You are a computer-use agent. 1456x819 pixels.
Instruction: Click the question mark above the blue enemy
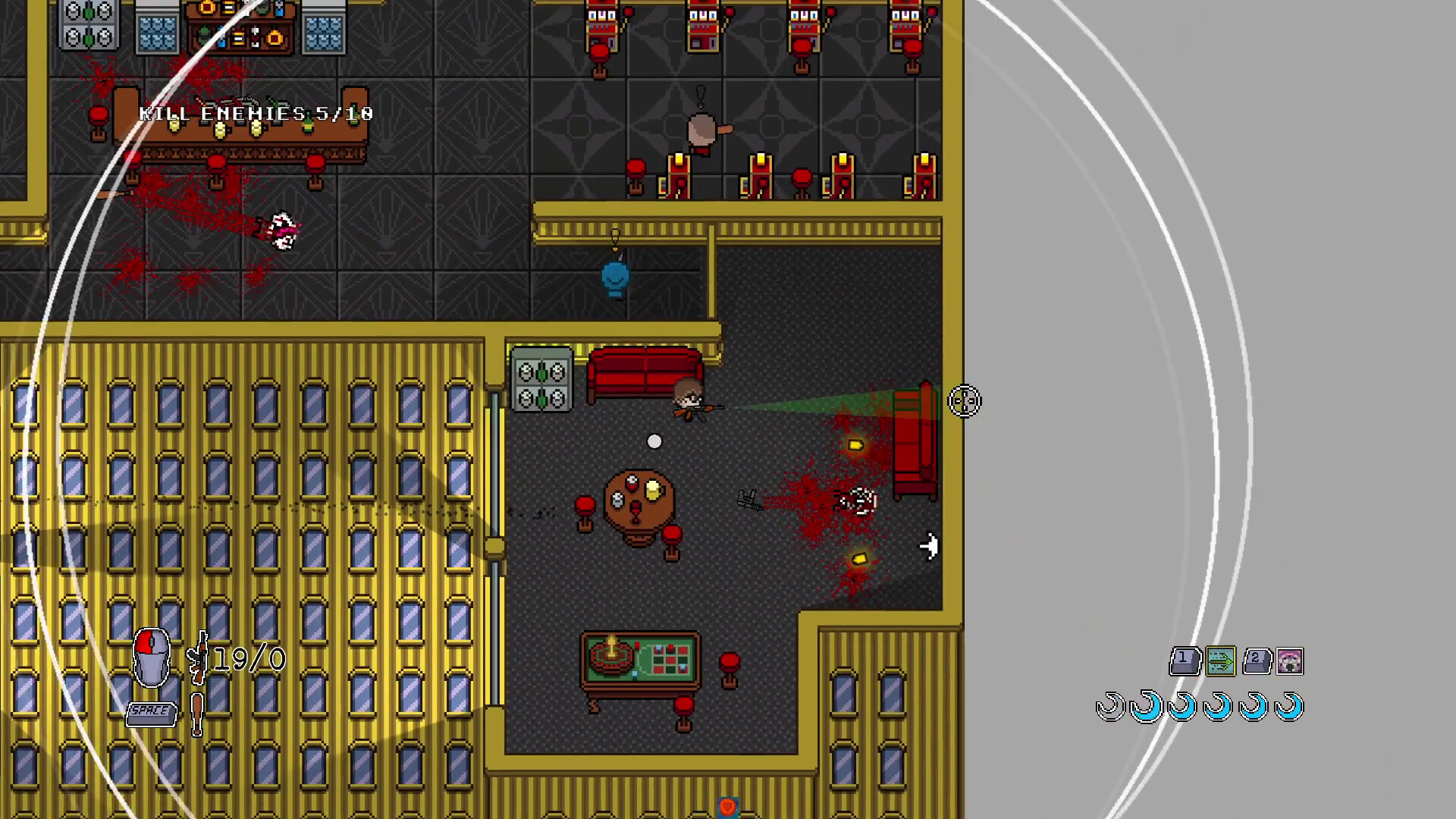click(x=614, y=235)
